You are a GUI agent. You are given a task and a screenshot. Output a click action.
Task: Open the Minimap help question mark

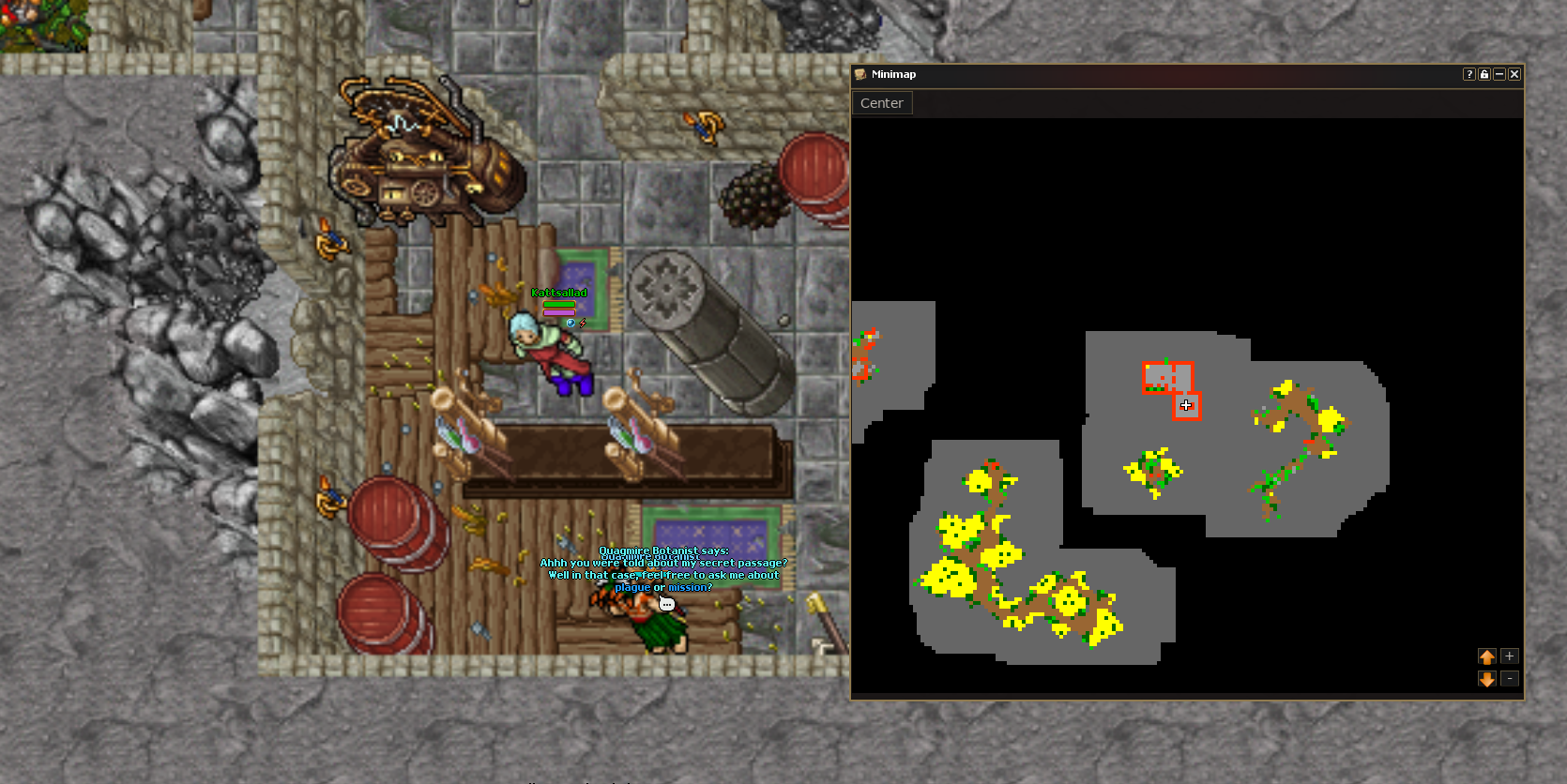pos(1468,74)
